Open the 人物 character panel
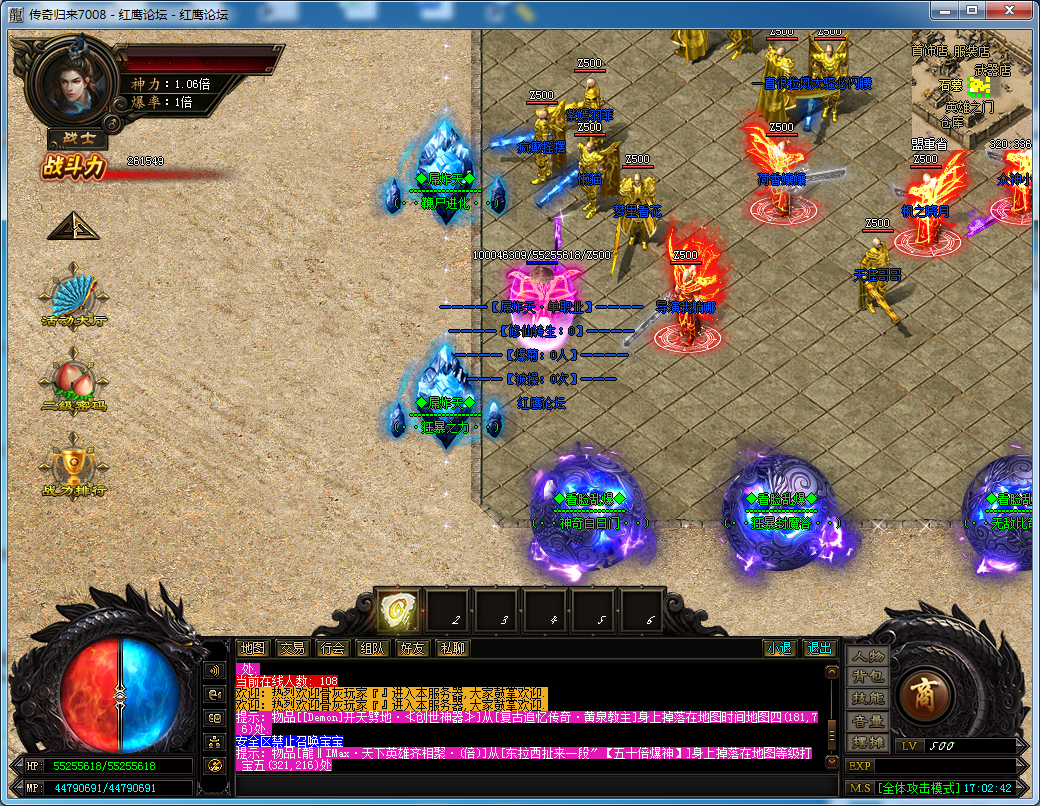Viewport: 1040px width, 806px height. coord(867,657)
